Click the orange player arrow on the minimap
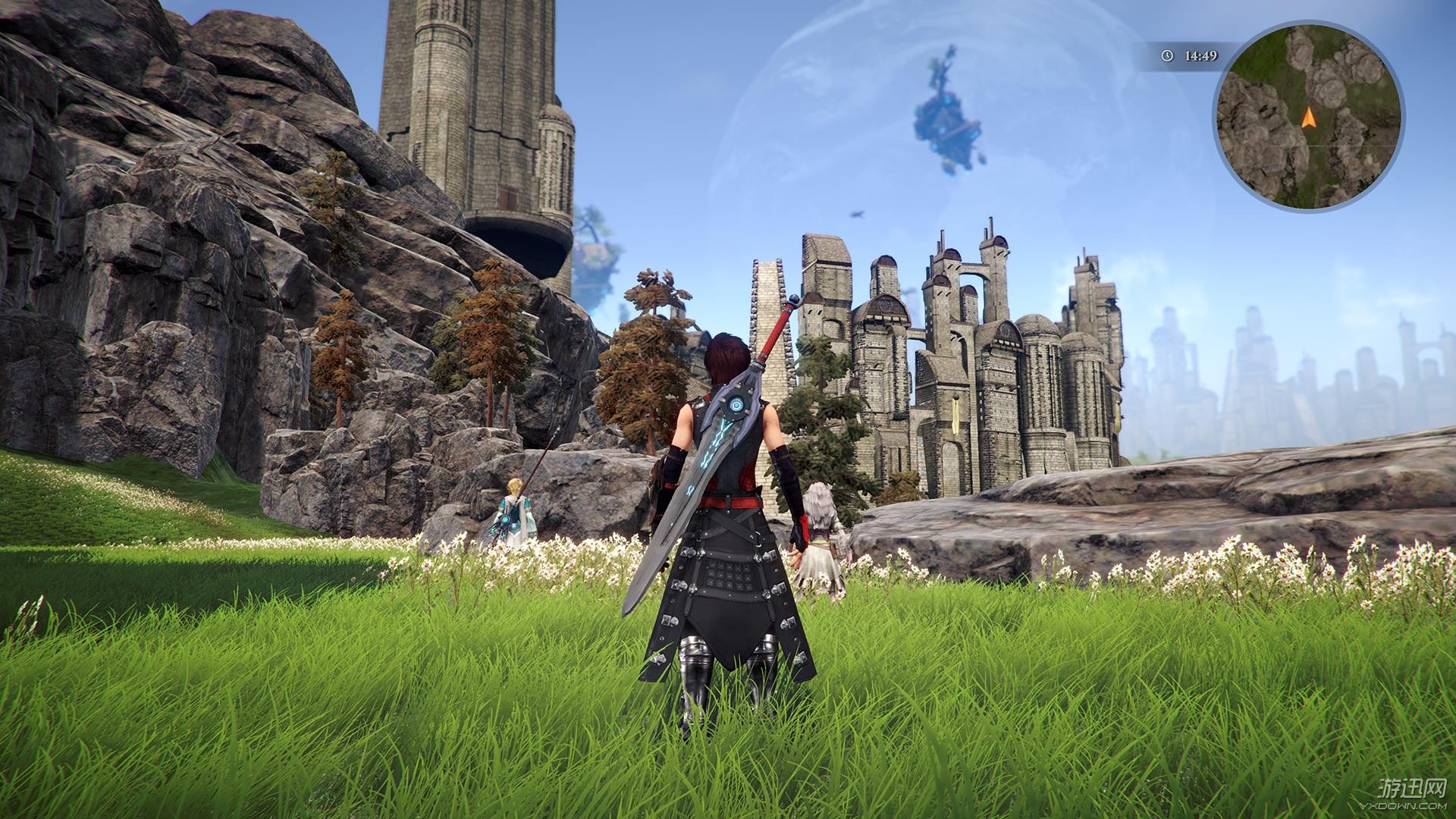Image resolution: width=1456 pixels, height=819 pixels. pyautogui.click(x=1308, y=118)
